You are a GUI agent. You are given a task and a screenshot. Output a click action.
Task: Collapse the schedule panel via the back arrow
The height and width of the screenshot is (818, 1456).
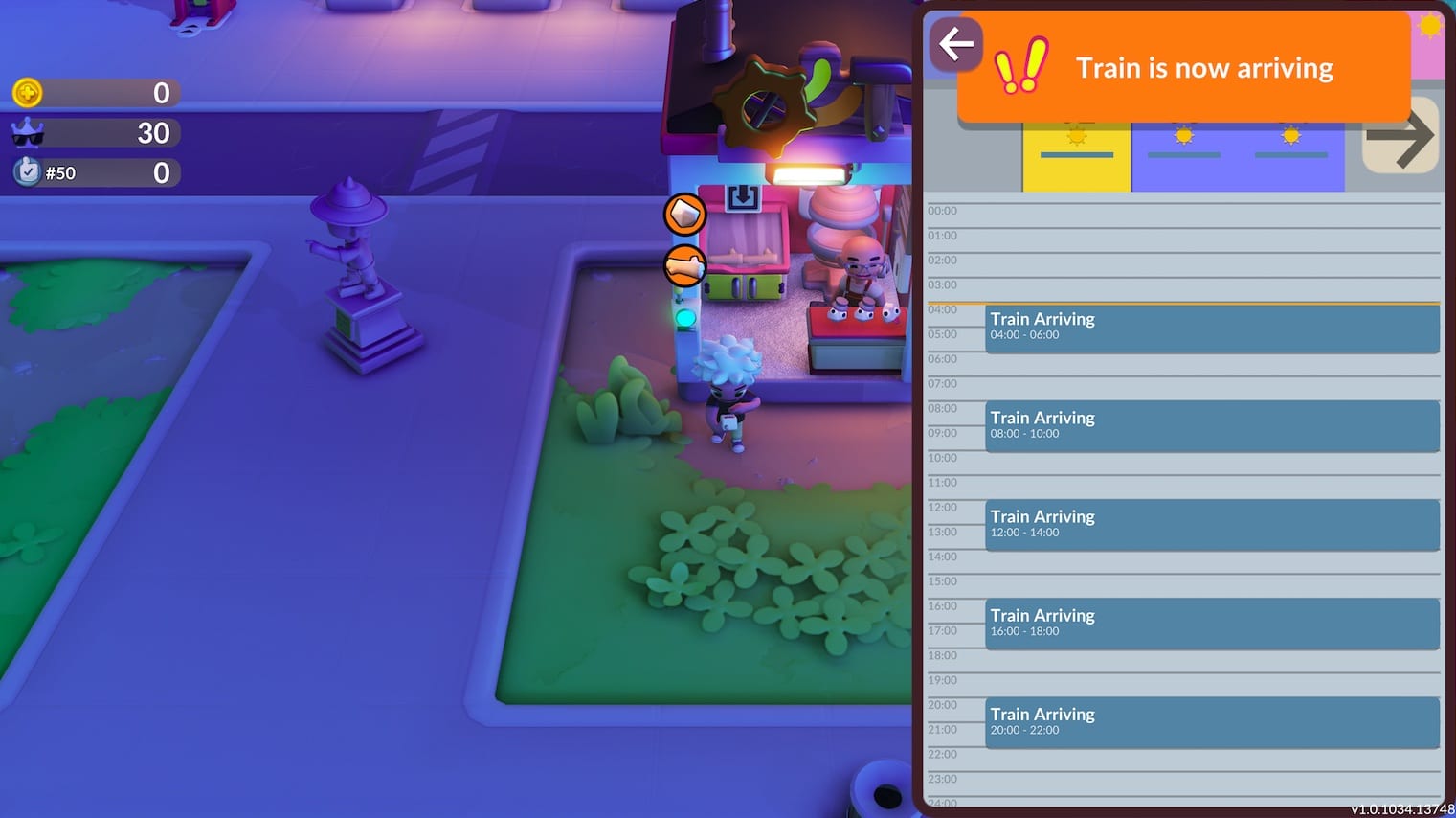pos(955,44)
